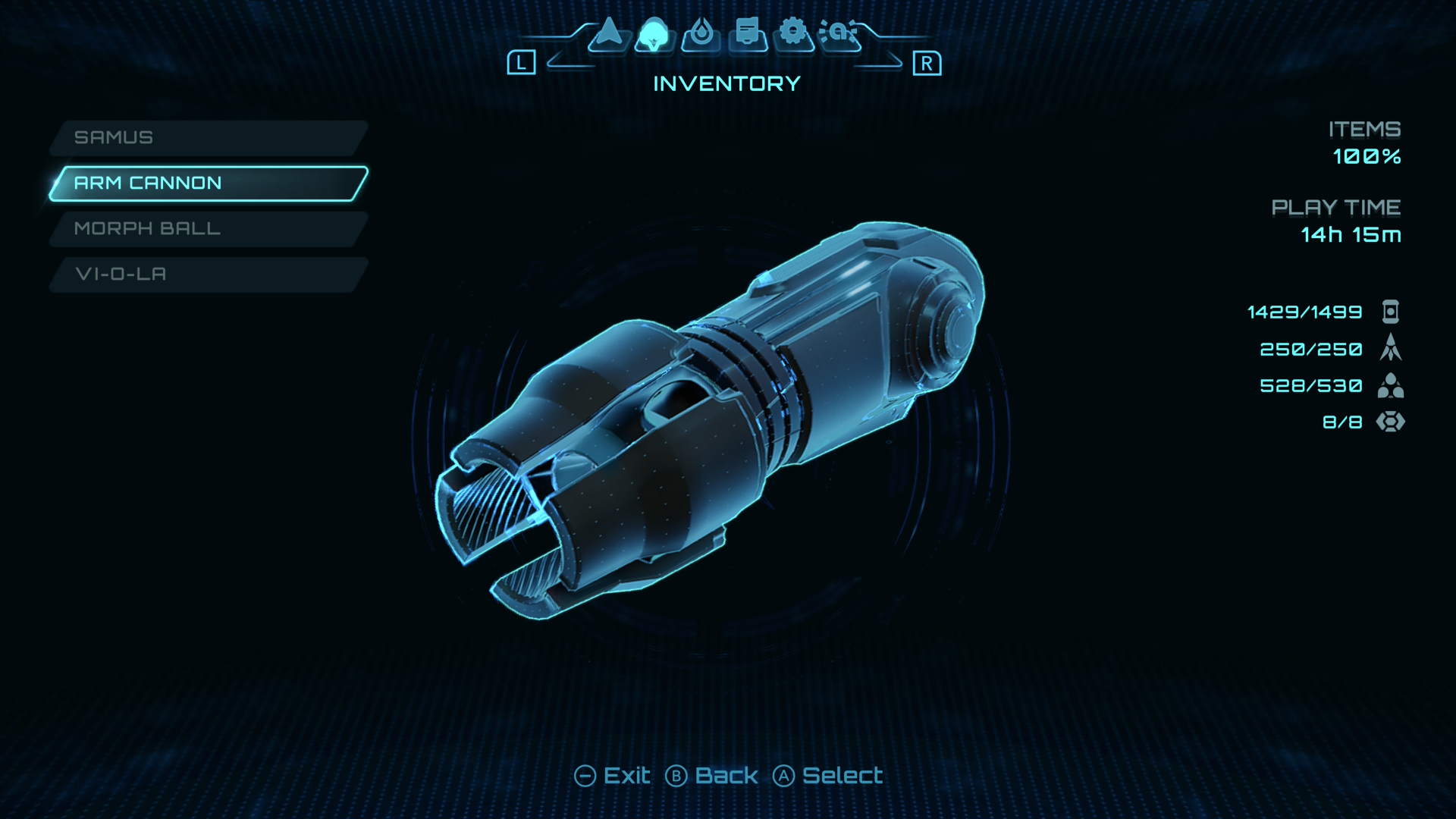
Task: Switch to the map arrow tab
Action: pyautogui.click(x=608, y=34)
